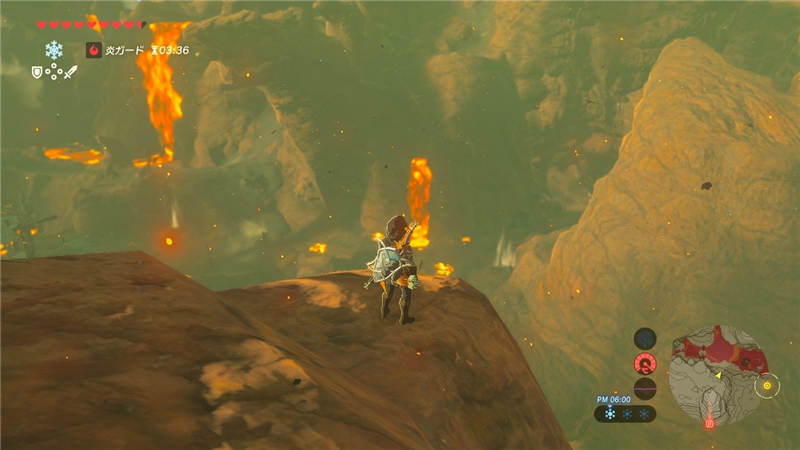Click the yellow objective marker beside the minimap
This screenshot has width=800, height=450.
(767, 385)
